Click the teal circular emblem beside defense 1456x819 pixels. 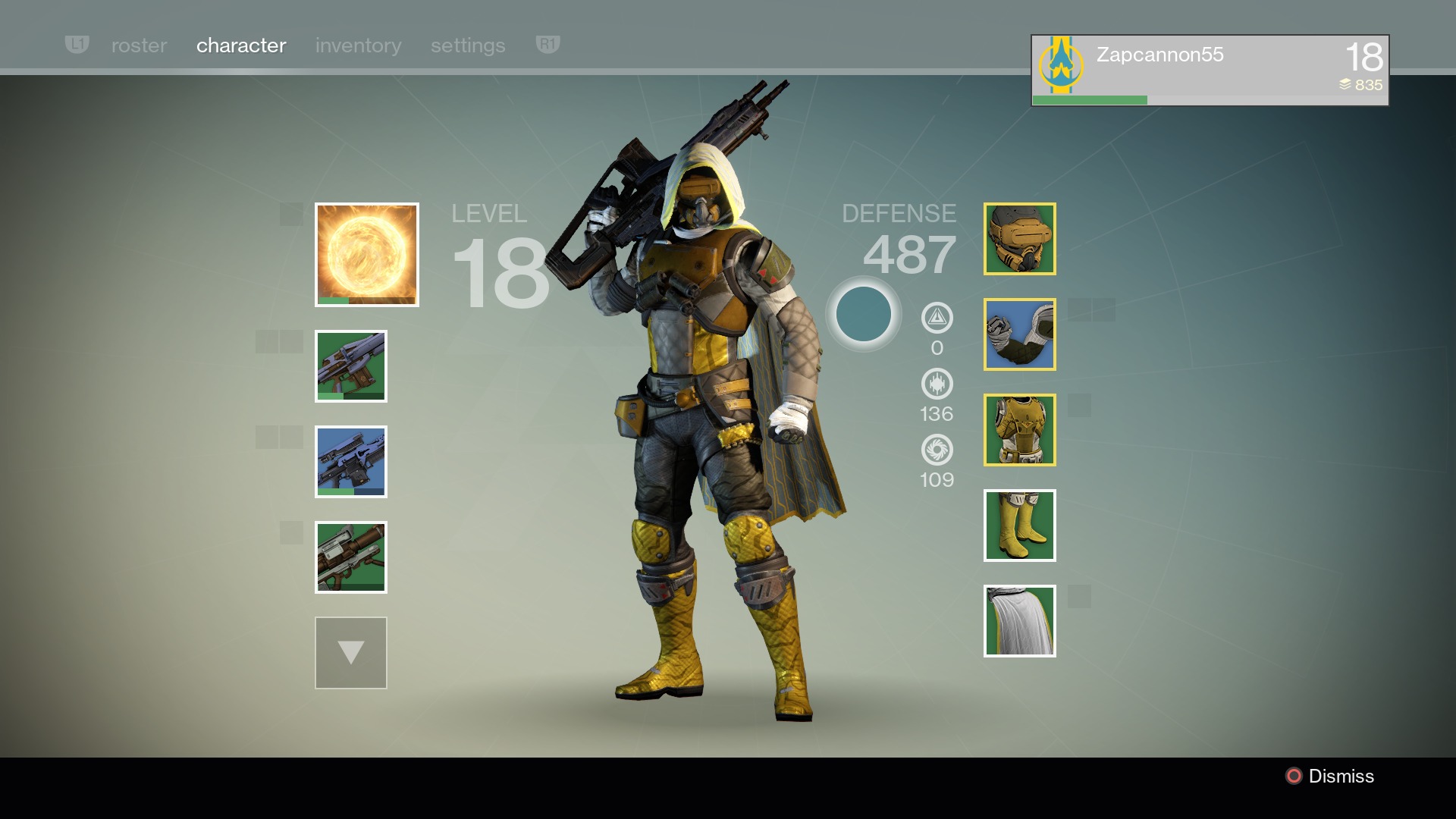[863, 314]
